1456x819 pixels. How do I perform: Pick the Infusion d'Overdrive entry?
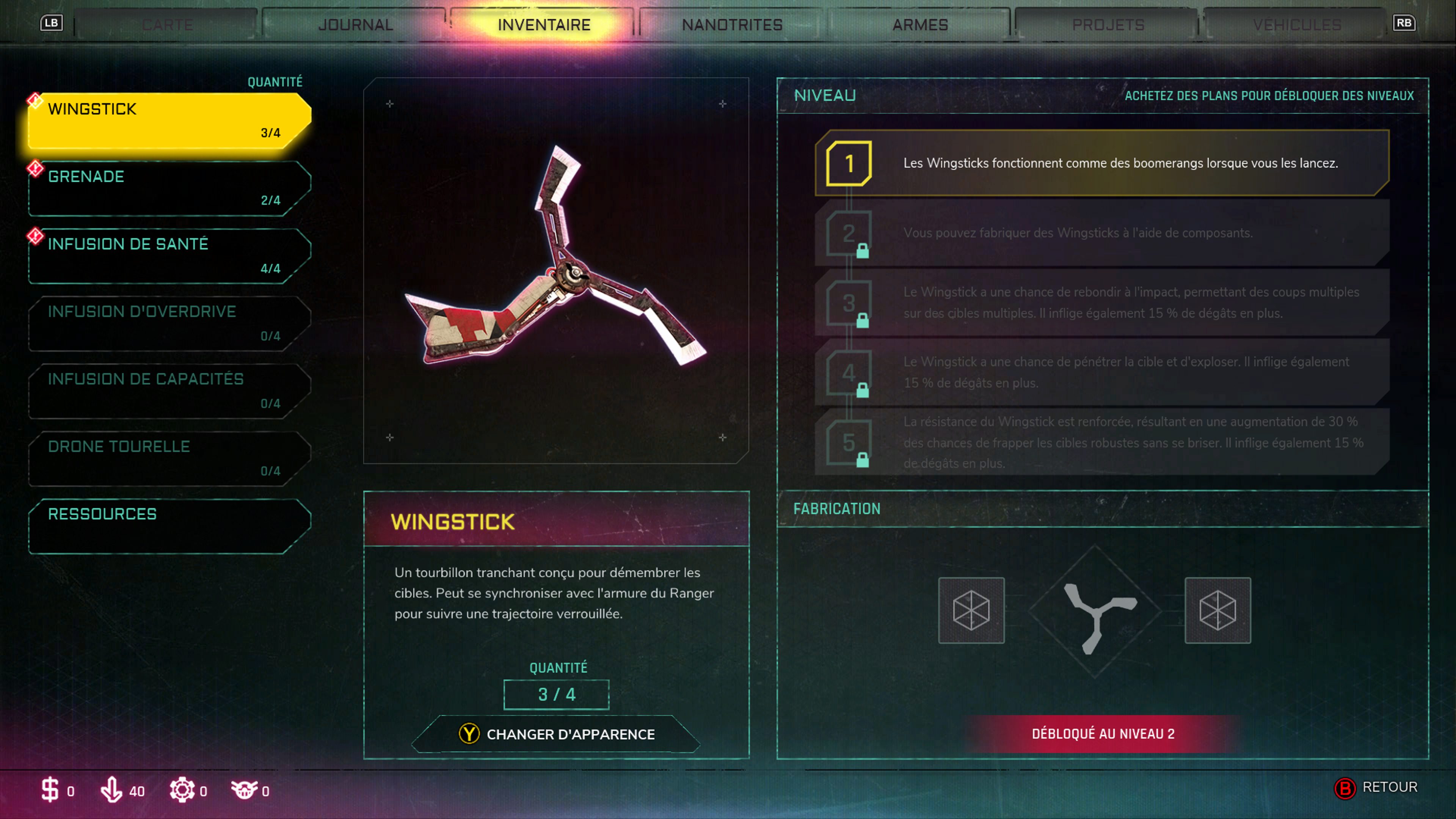[x=169, y=323]
